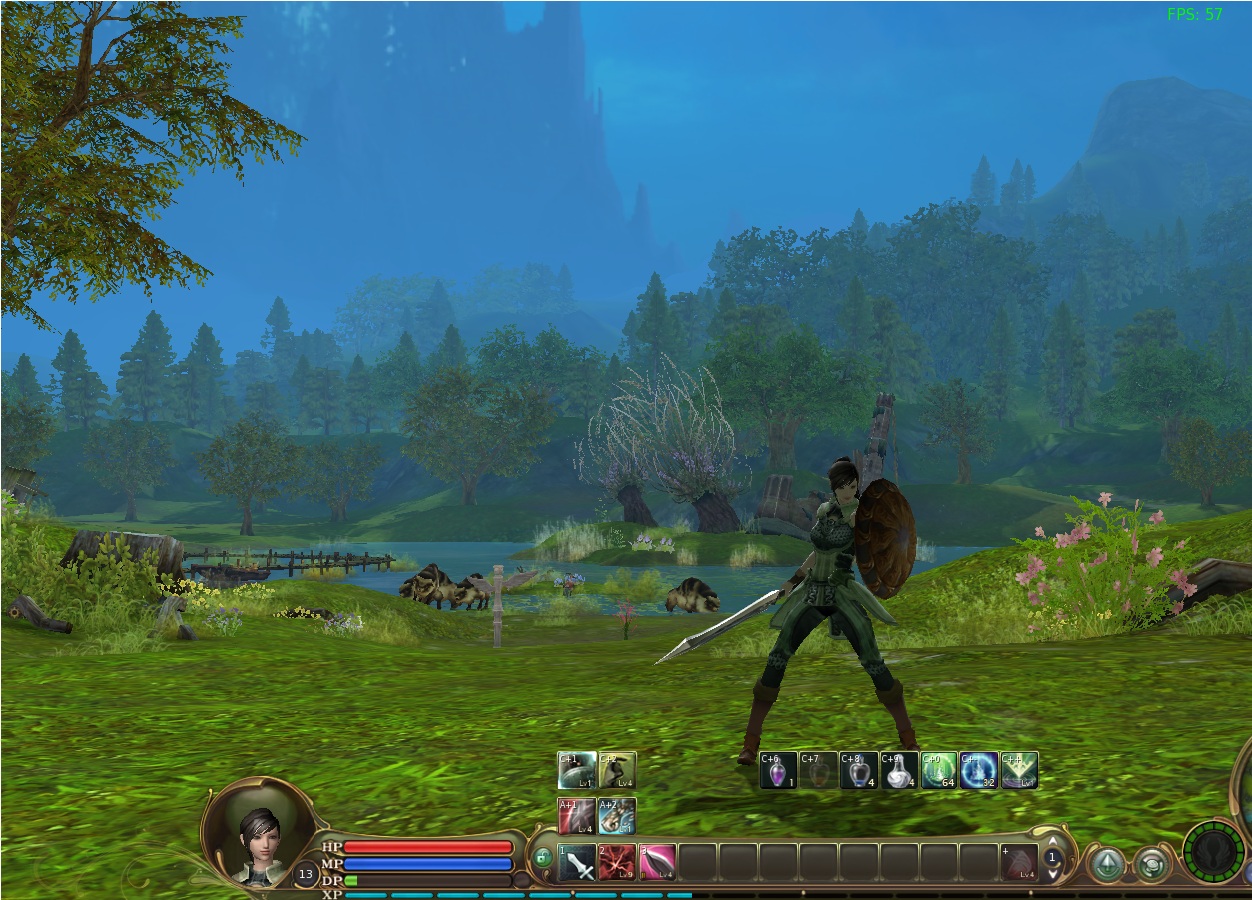
Task: Open the round grey-green menu button
Action: point(1152,864)
